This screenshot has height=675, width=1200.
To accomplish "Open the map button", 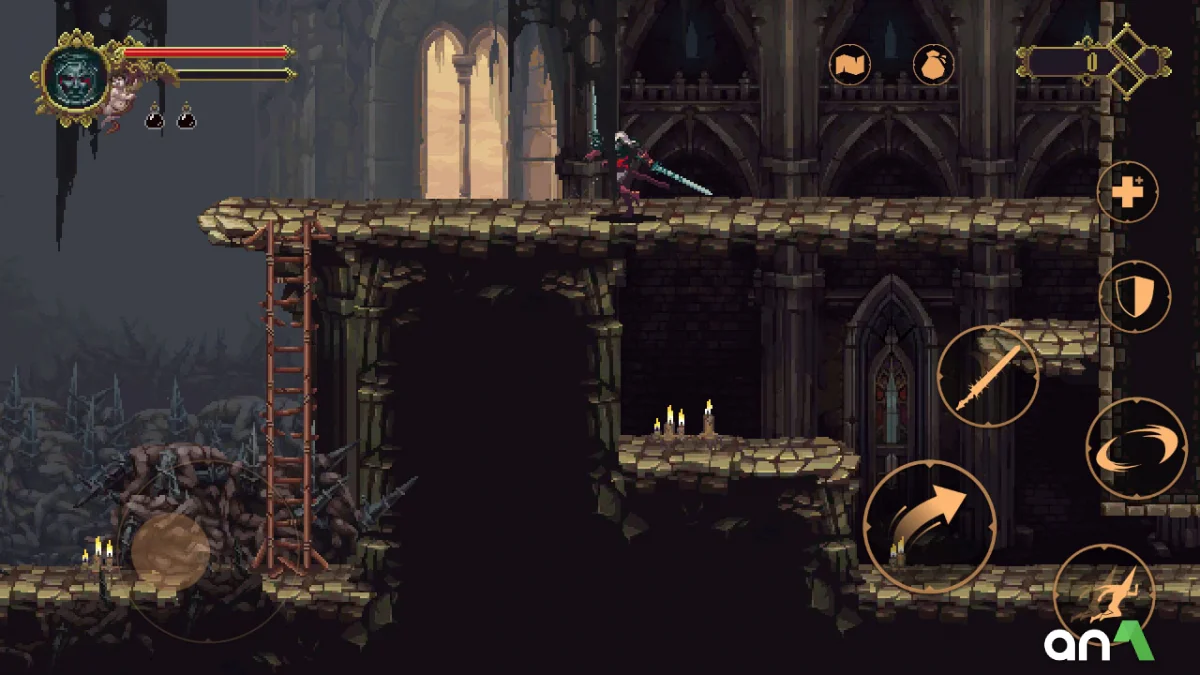I will [850, 65].
